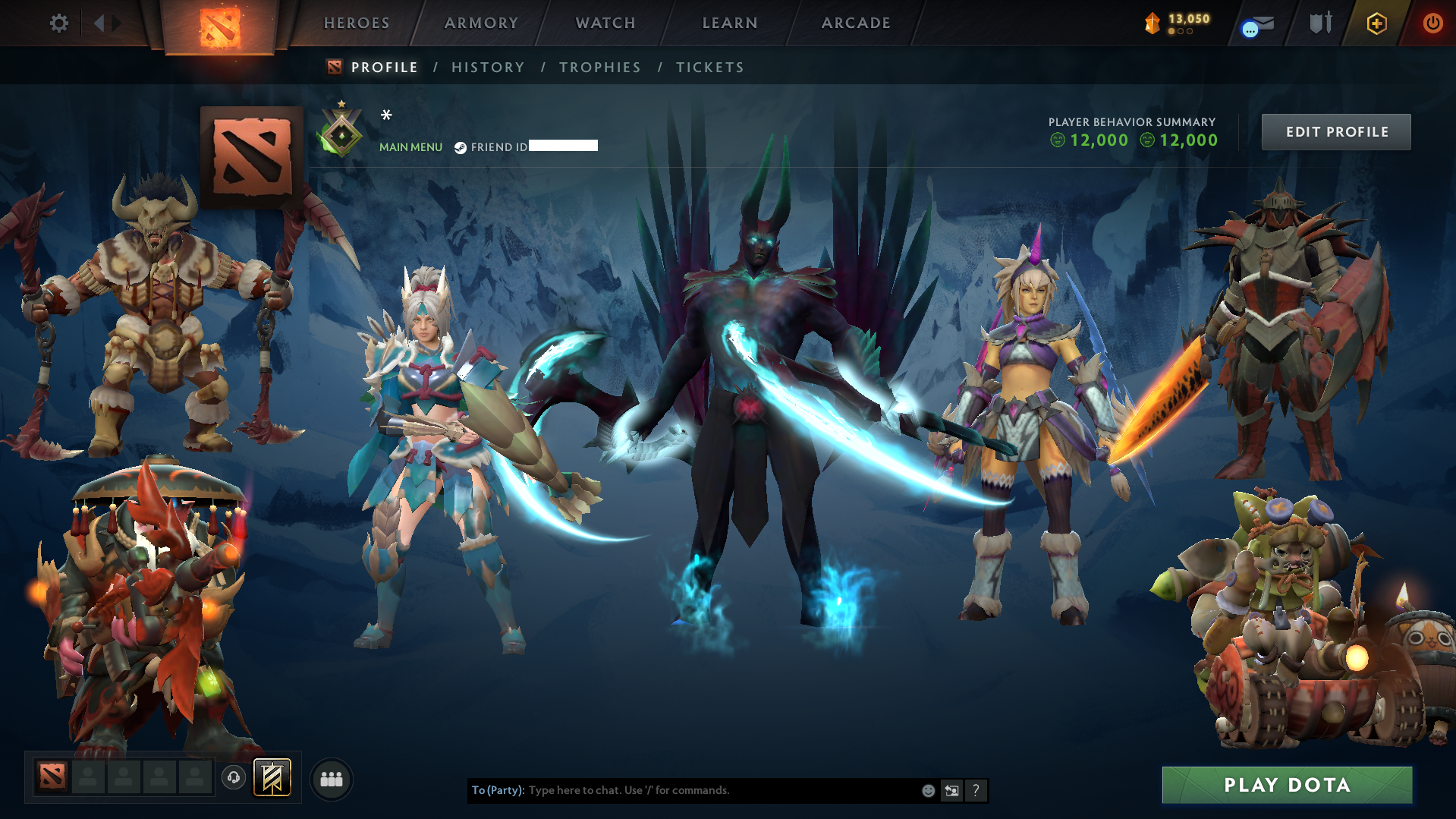This screenshot has width=1456, height=819.
Task: Toggle party voice chat with the headset icon
Action: [233, 777]
